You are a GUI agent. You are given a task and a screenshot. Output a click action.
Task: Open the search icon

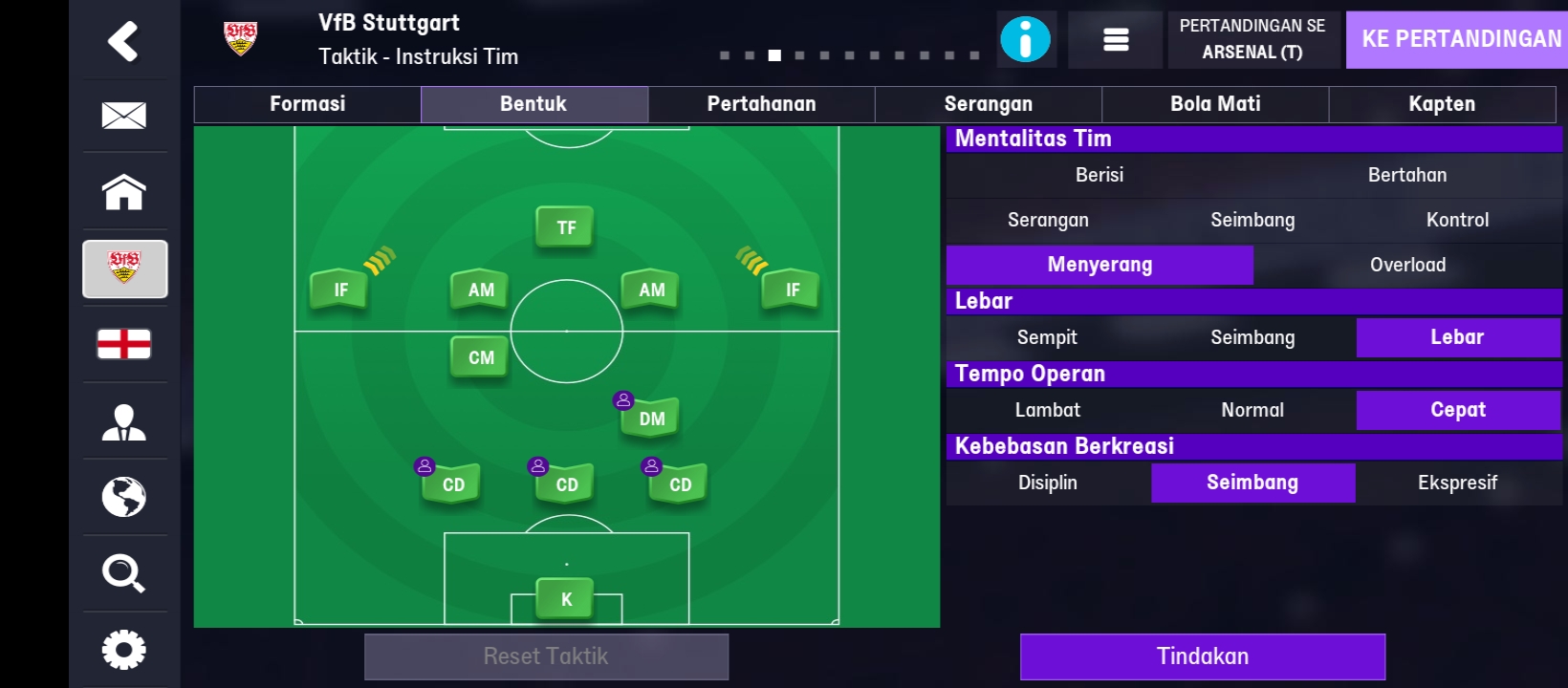[123, 573]
